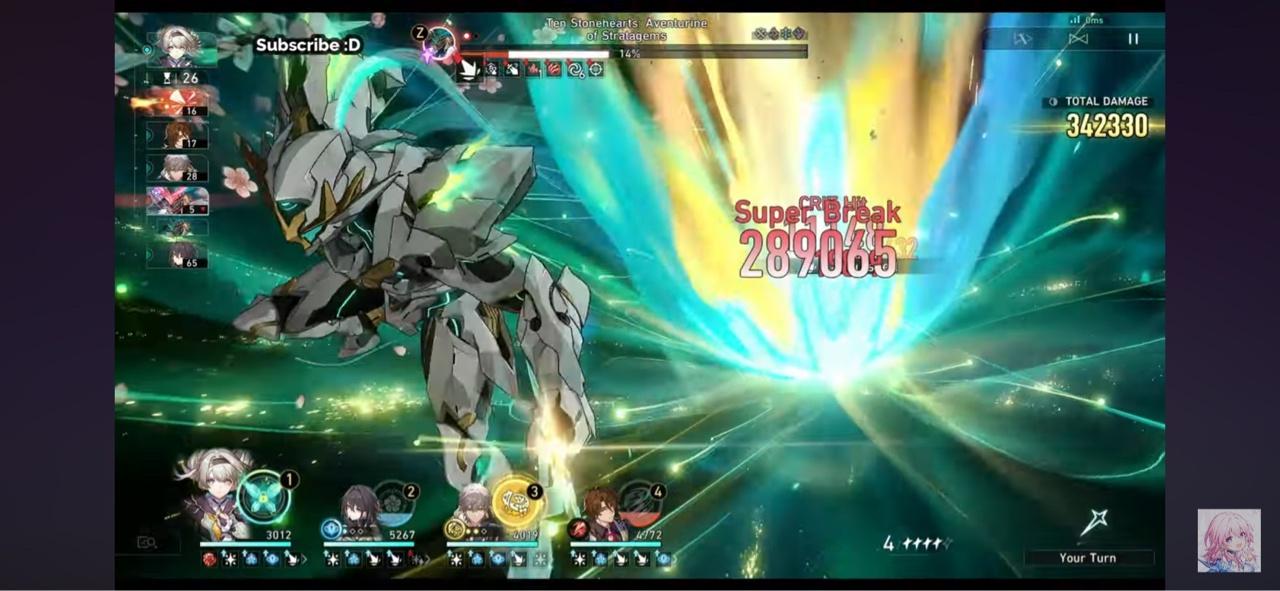The height and width of the screenshot is (591, 1280).
Task: Activate the glowing gold ultimate, numbered 3
Action: [x=517, y=502]
